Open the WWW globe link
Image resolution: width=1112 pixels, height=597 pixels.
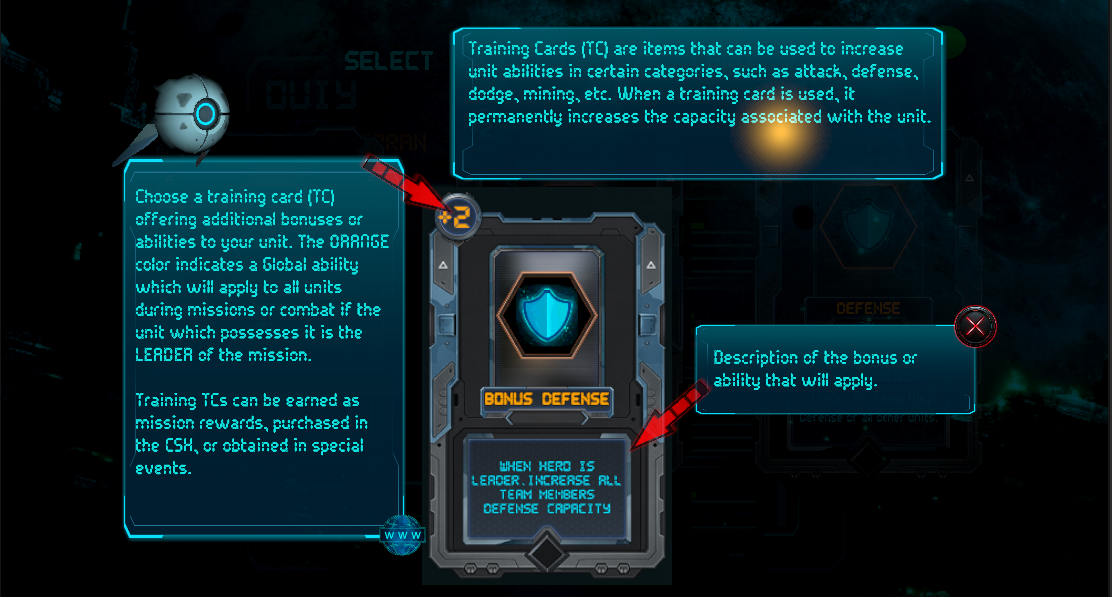(403, 534)
